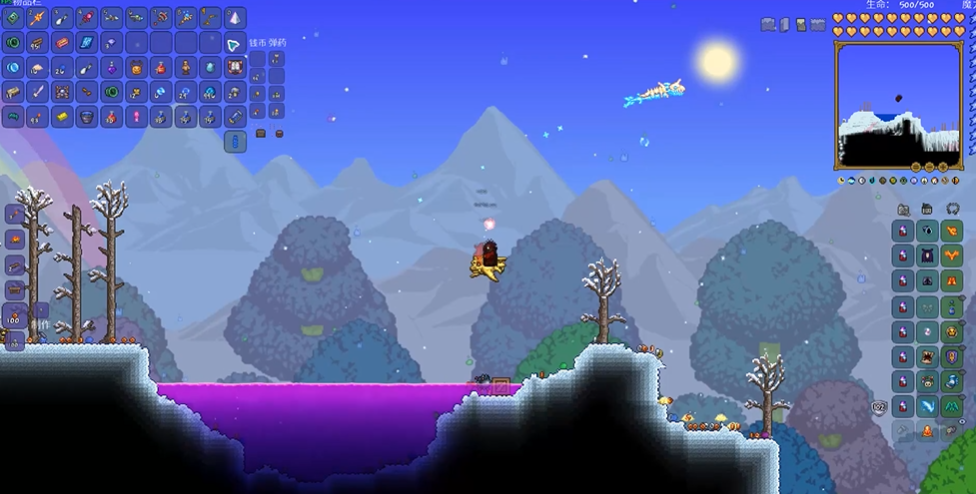976x494 pixels.
Task: Select the empty bucket in the inventory
Action: 87,117
